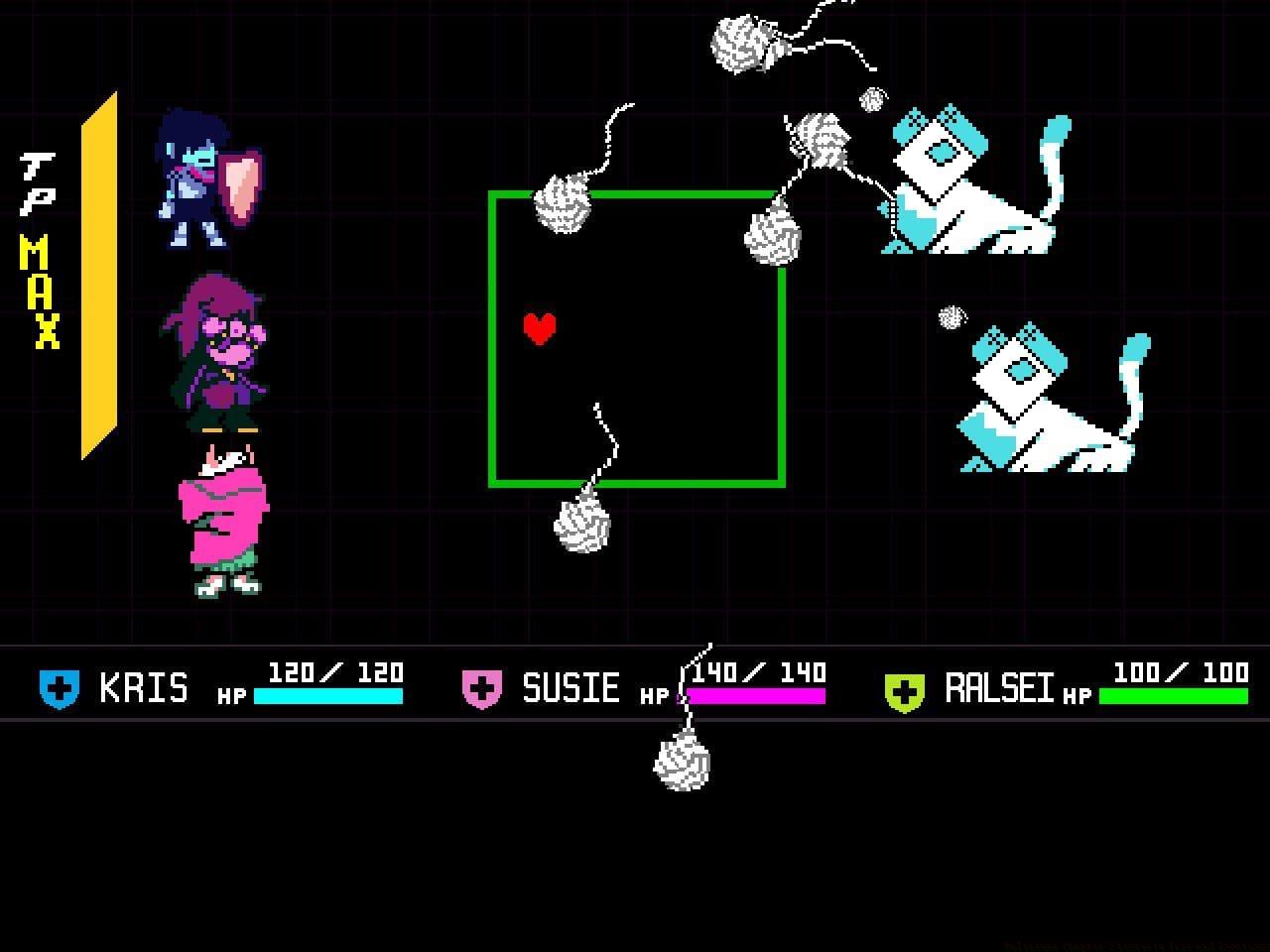Click the lower white cat enemy

coord(1042,397)
